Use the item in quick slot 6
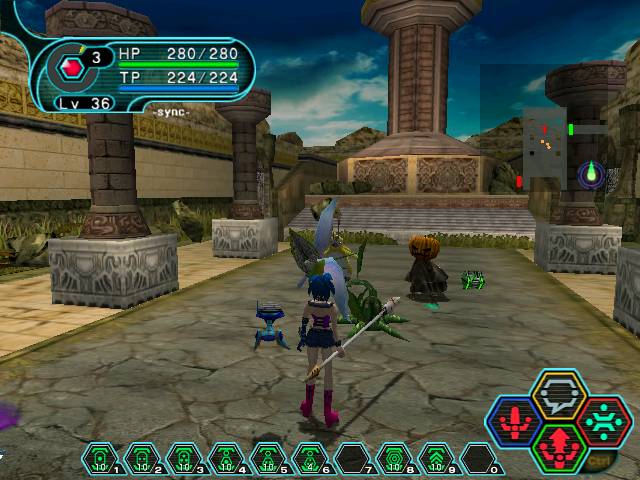The image size is (640, 480). tap(310, 459)
